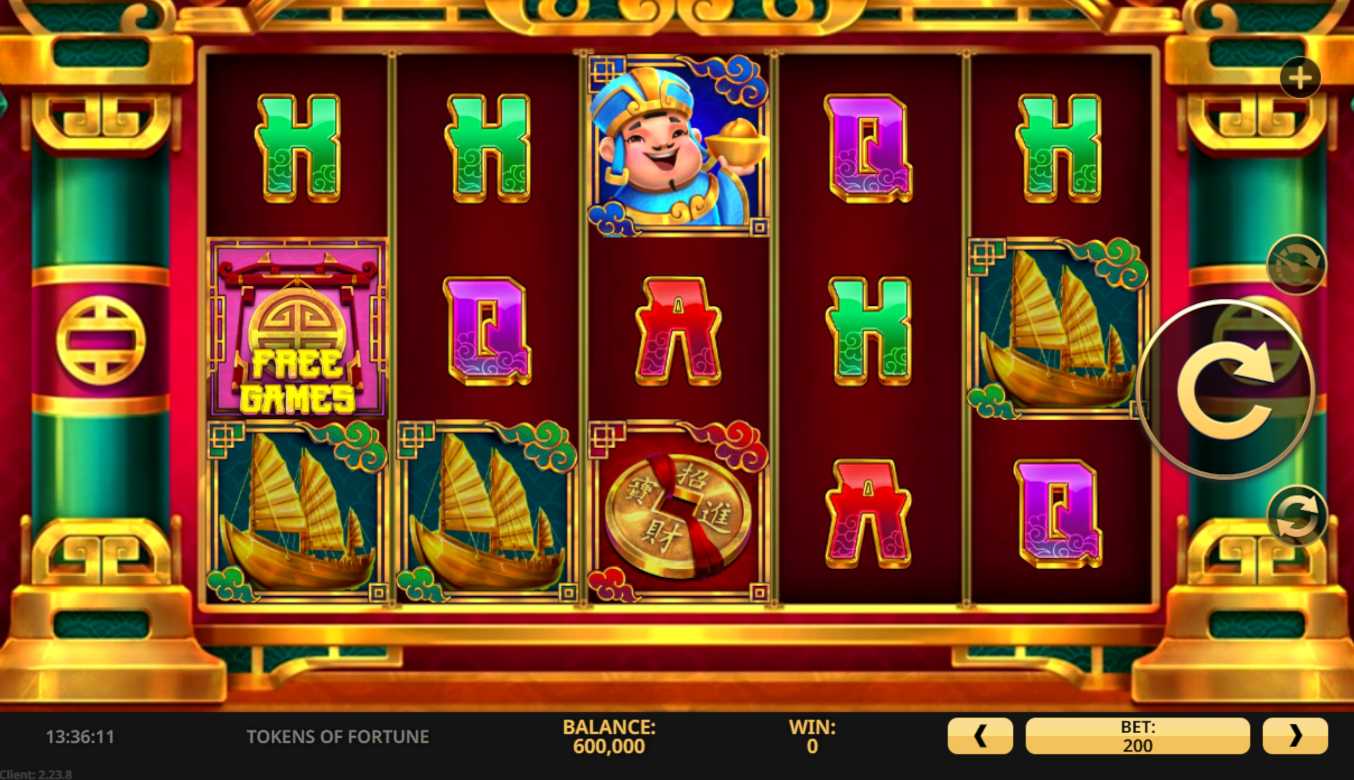The width and height of the screenshot is (1354, 780).
Task: Spin the reels with the large arrow button
Action: 1225,389
